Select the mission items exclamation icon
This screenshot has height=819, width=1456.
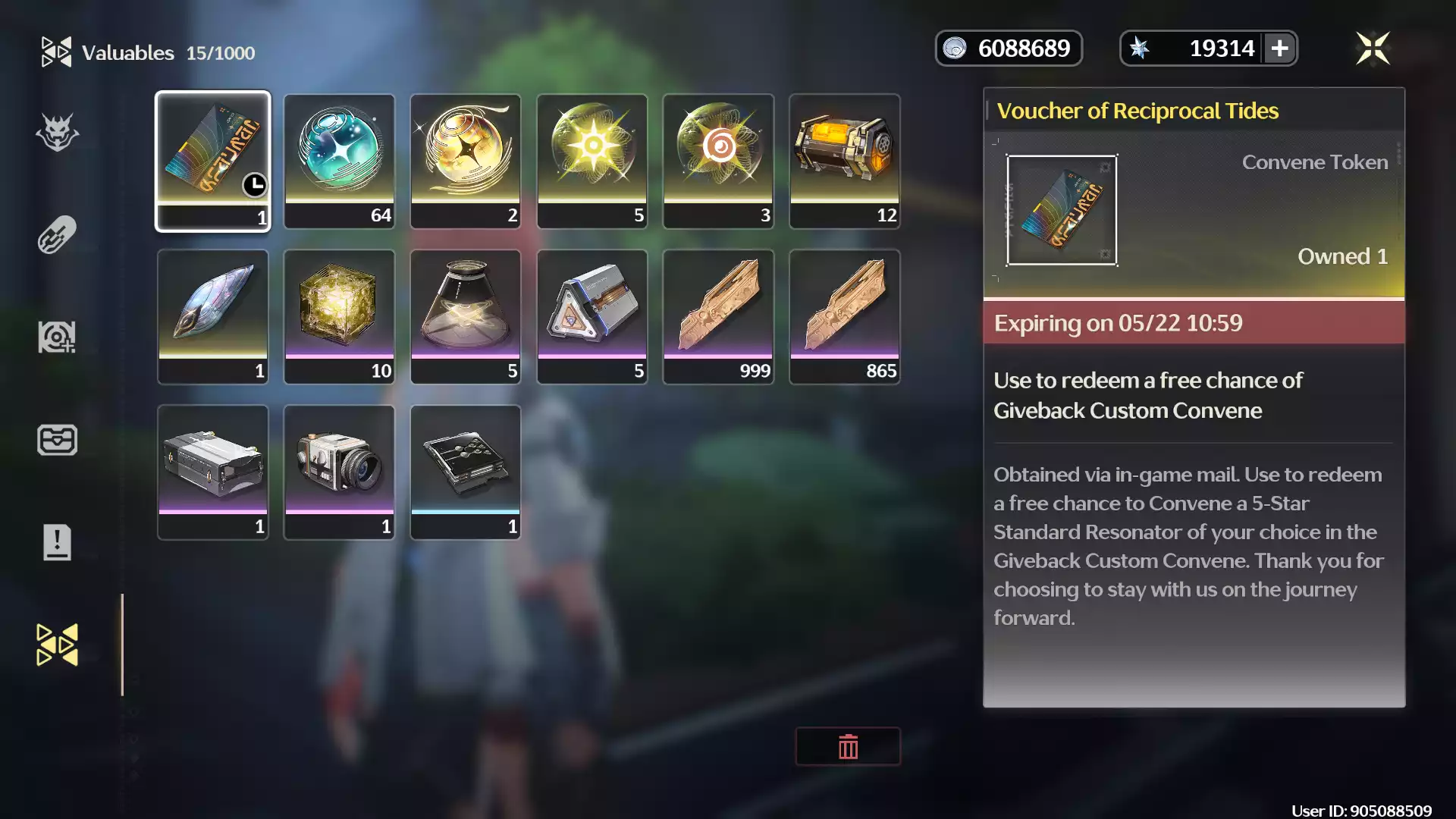pyautogui.click(x=57, y=541)
